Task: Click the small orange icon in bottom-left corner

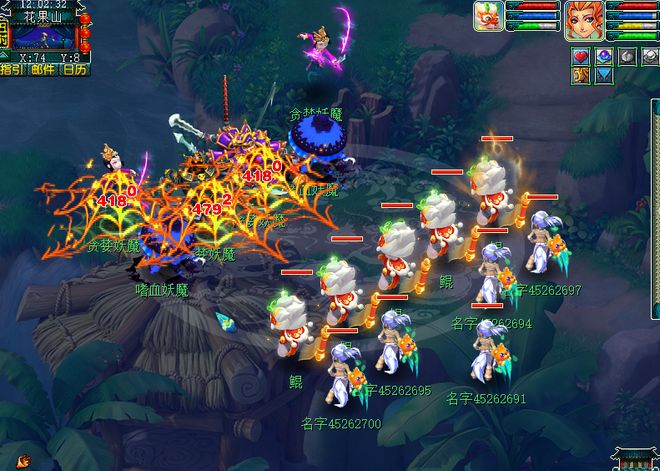Action: pyautogui.click(x=22, y=462)
